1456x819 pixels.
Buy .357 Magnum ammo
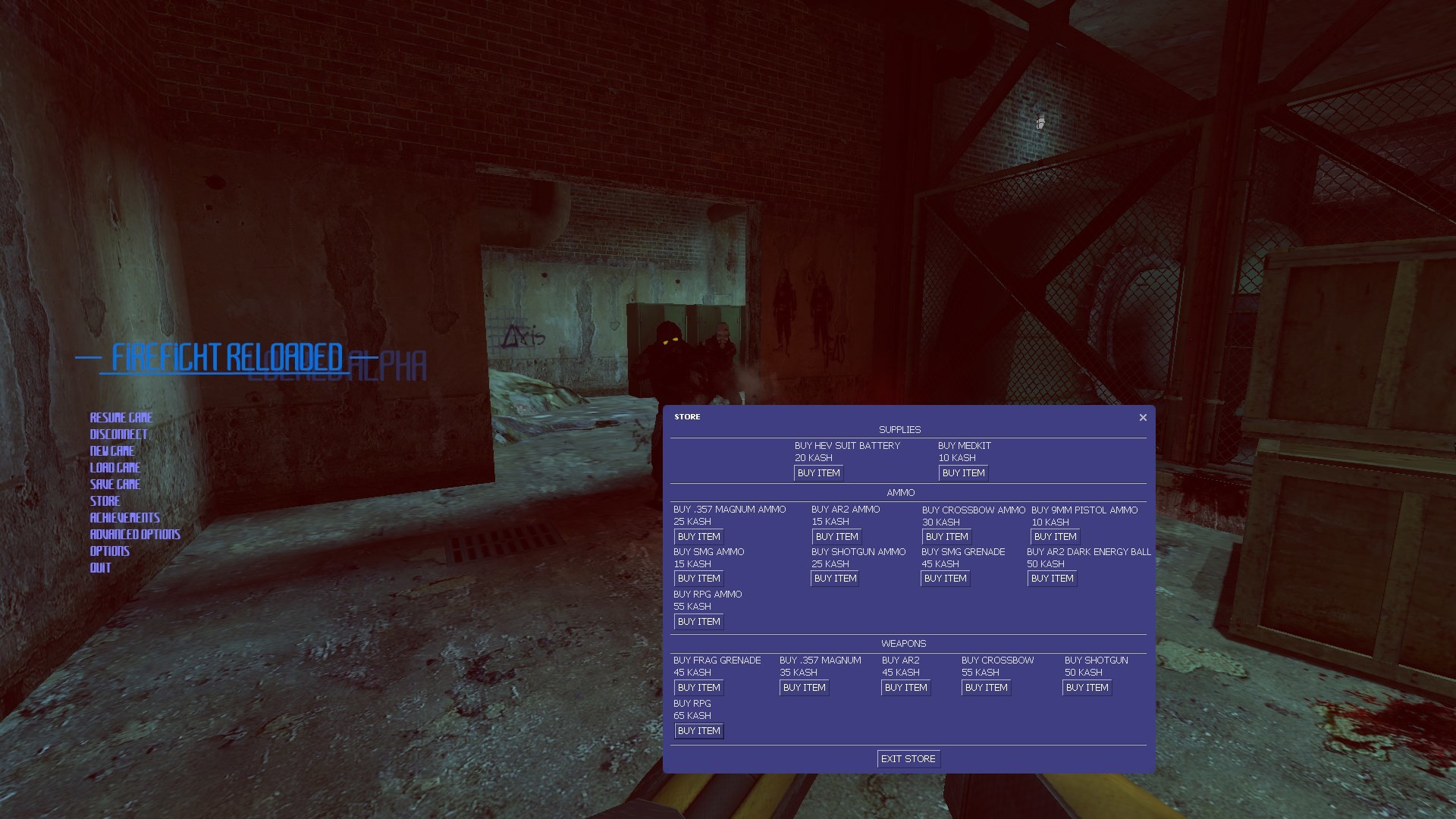(698, 536)
